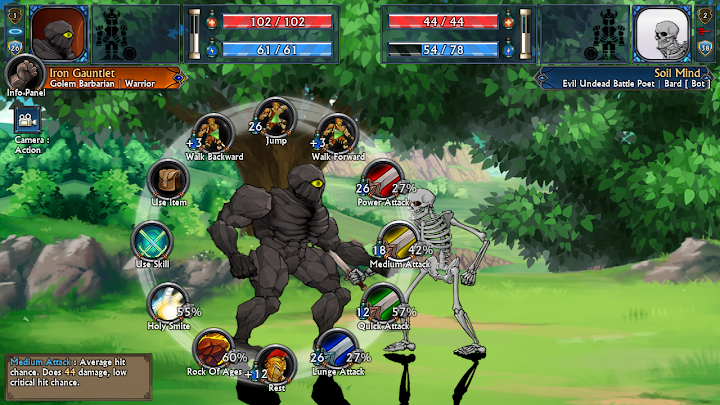Use the red Power Attack

click(381, 179)
